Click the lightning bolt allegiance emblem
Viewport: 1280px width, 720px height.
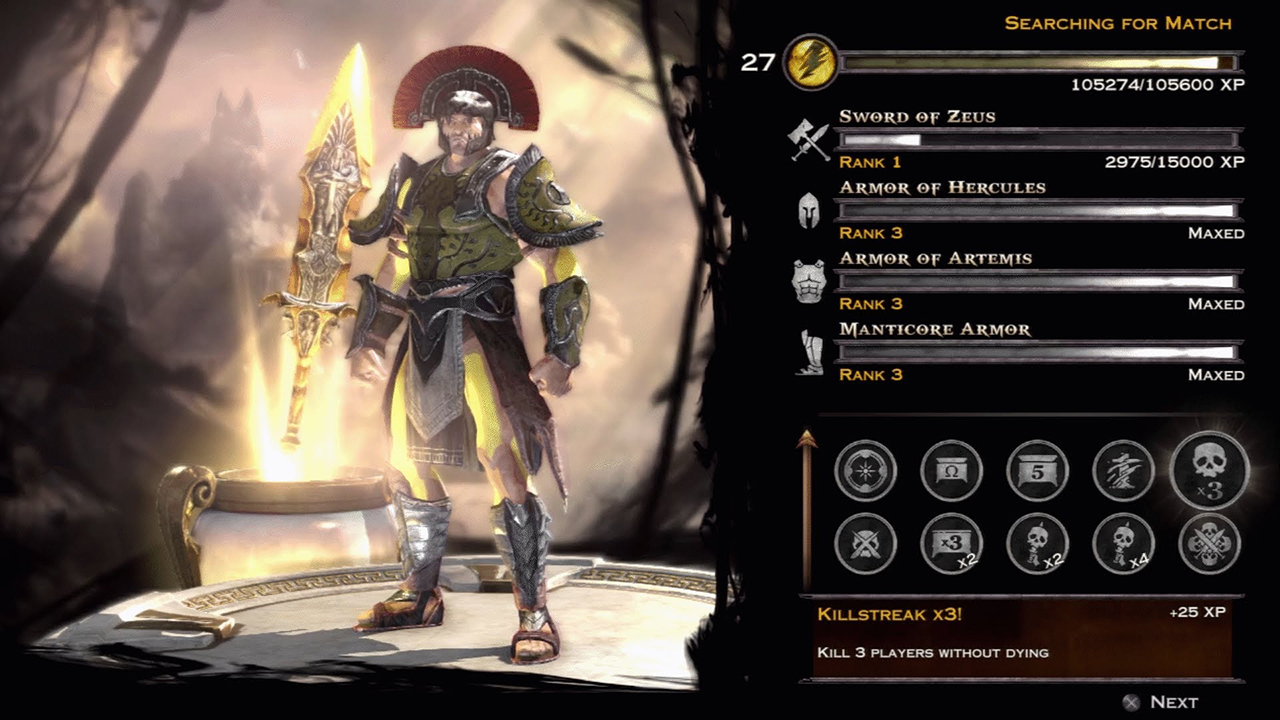tap(810, 62)
